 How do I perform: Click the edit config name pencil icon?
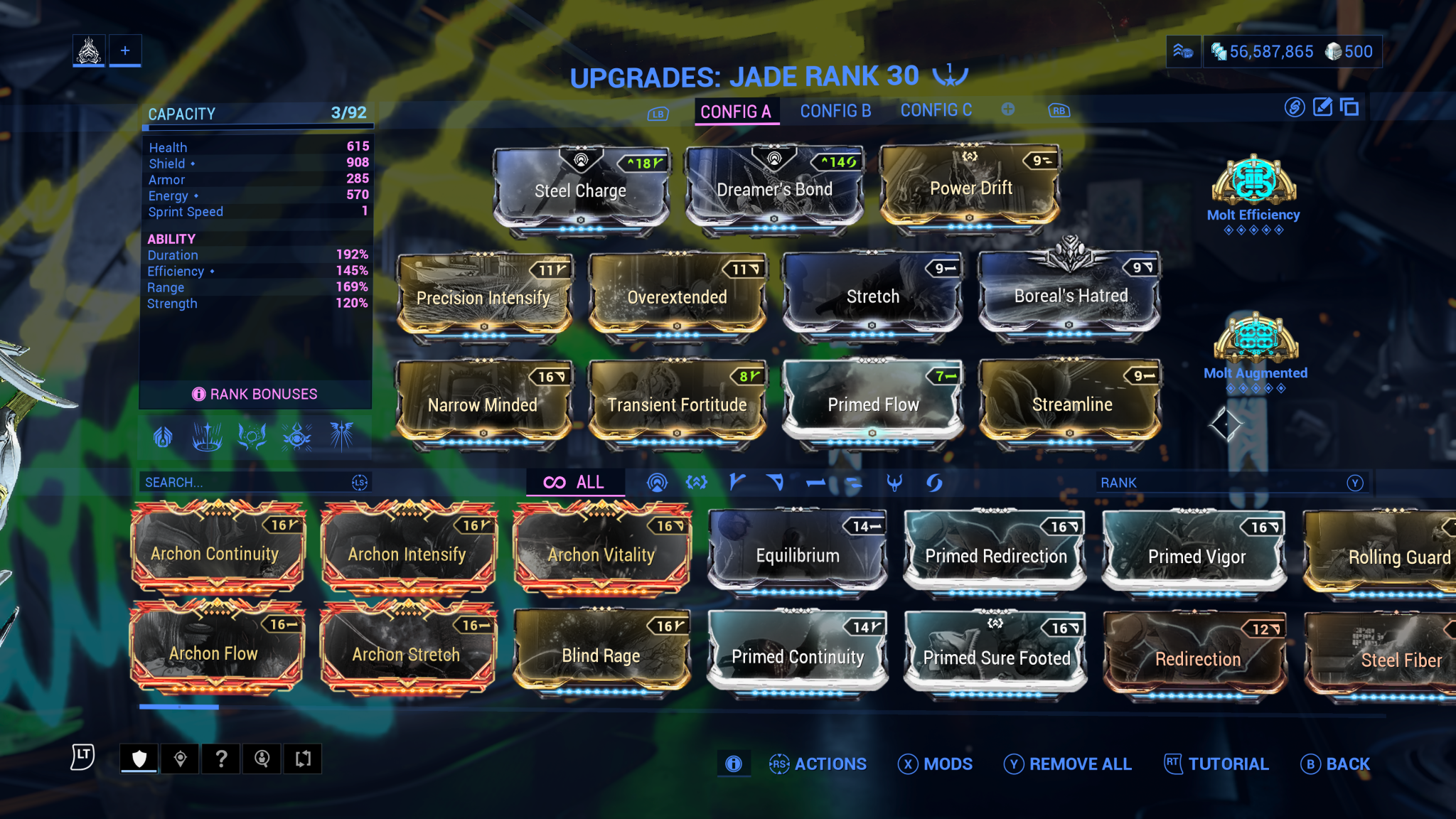(1322, 108)
